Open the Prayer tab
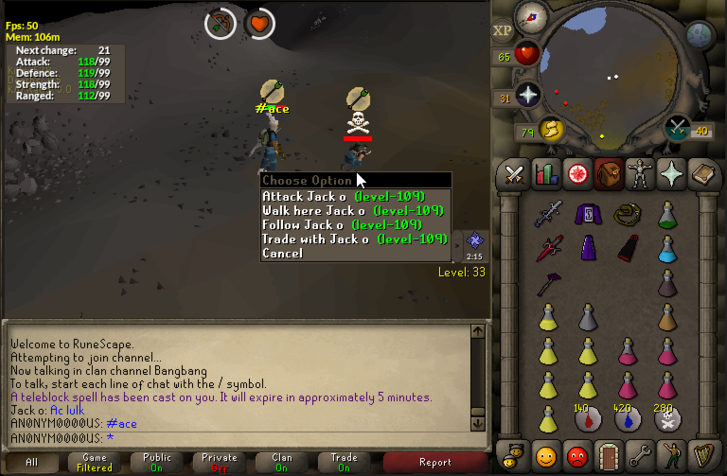The height and width of the screenshot is (476, 727). point(672,174)
